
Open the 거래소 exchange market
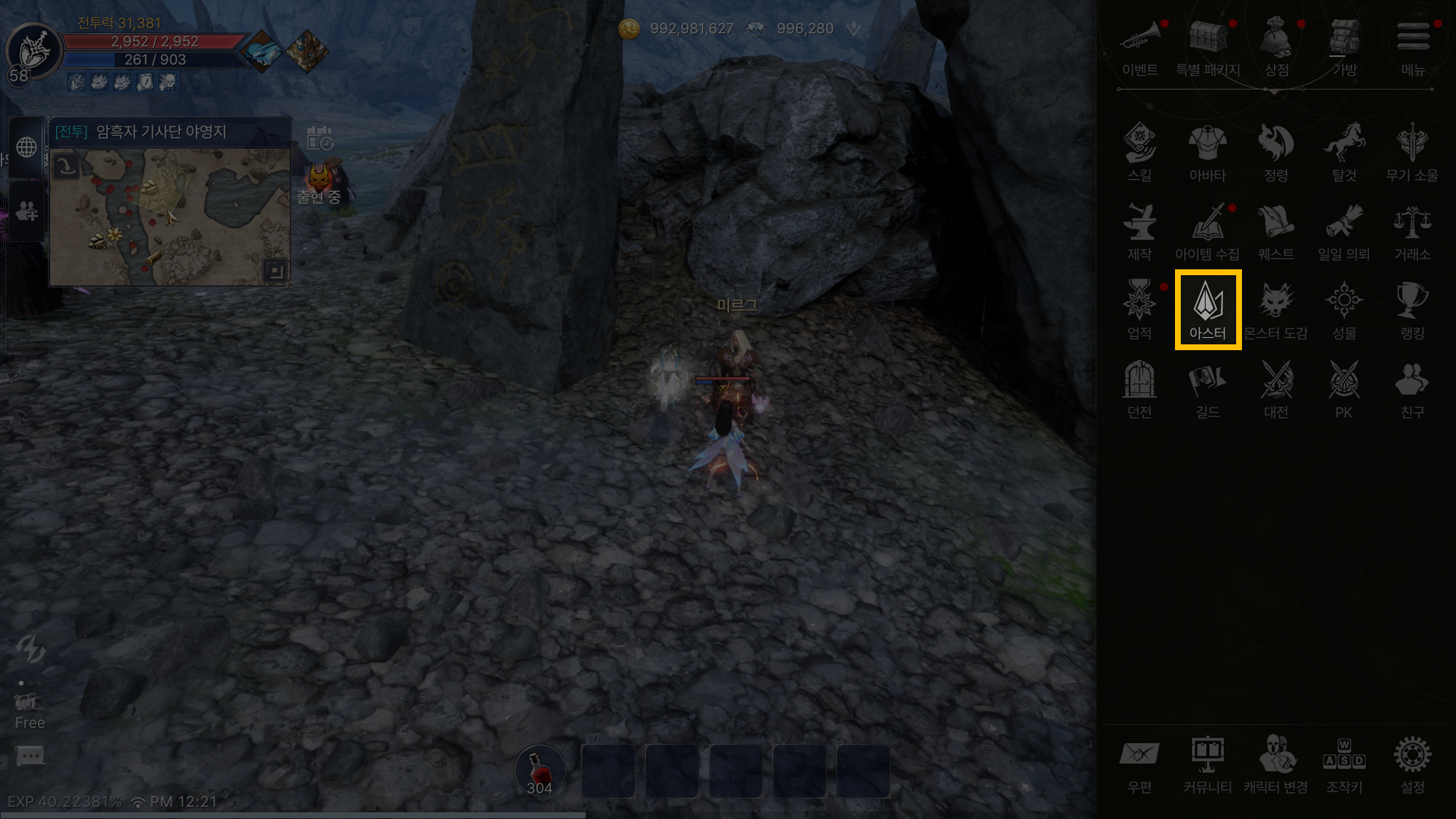tap(1412, 230)
